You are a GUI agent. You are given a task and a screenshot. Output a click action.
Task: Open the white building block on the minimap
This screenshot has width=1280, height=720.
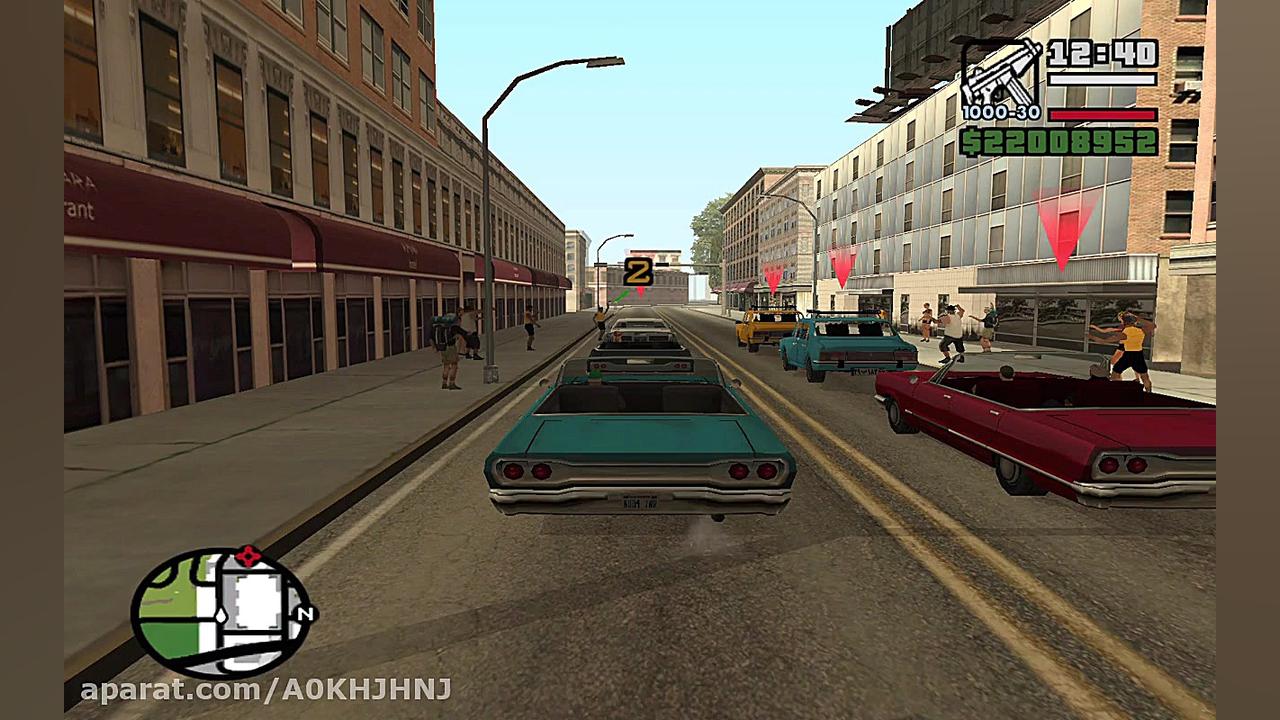(x=255, y=600)
